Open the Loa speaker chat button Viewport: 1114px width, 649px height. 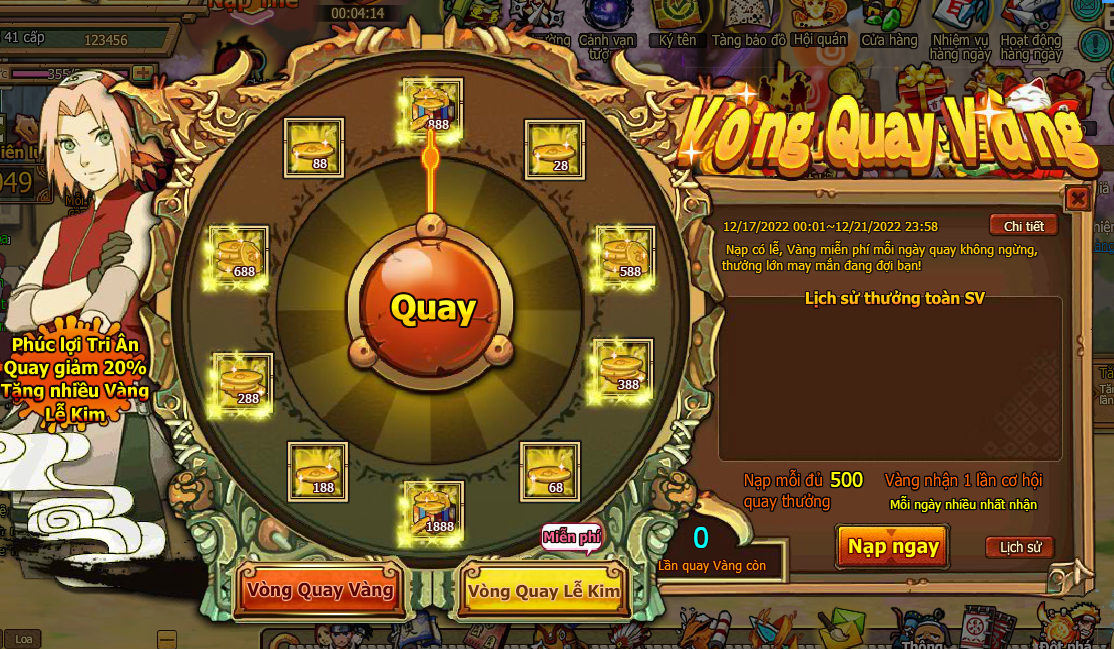(24, 639)
